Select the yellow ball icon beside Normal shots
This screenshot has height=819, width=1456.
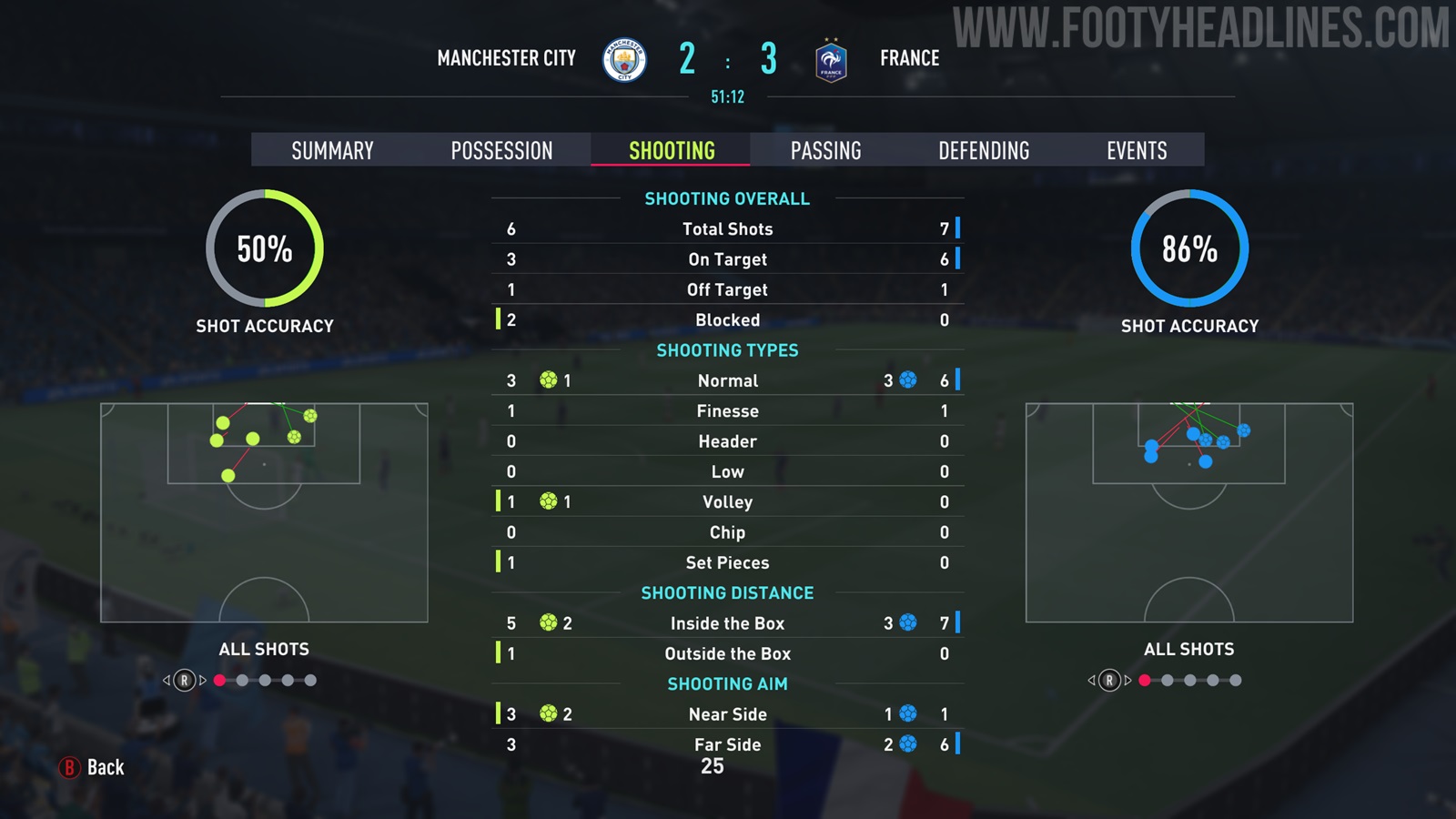tap(547, 380)
